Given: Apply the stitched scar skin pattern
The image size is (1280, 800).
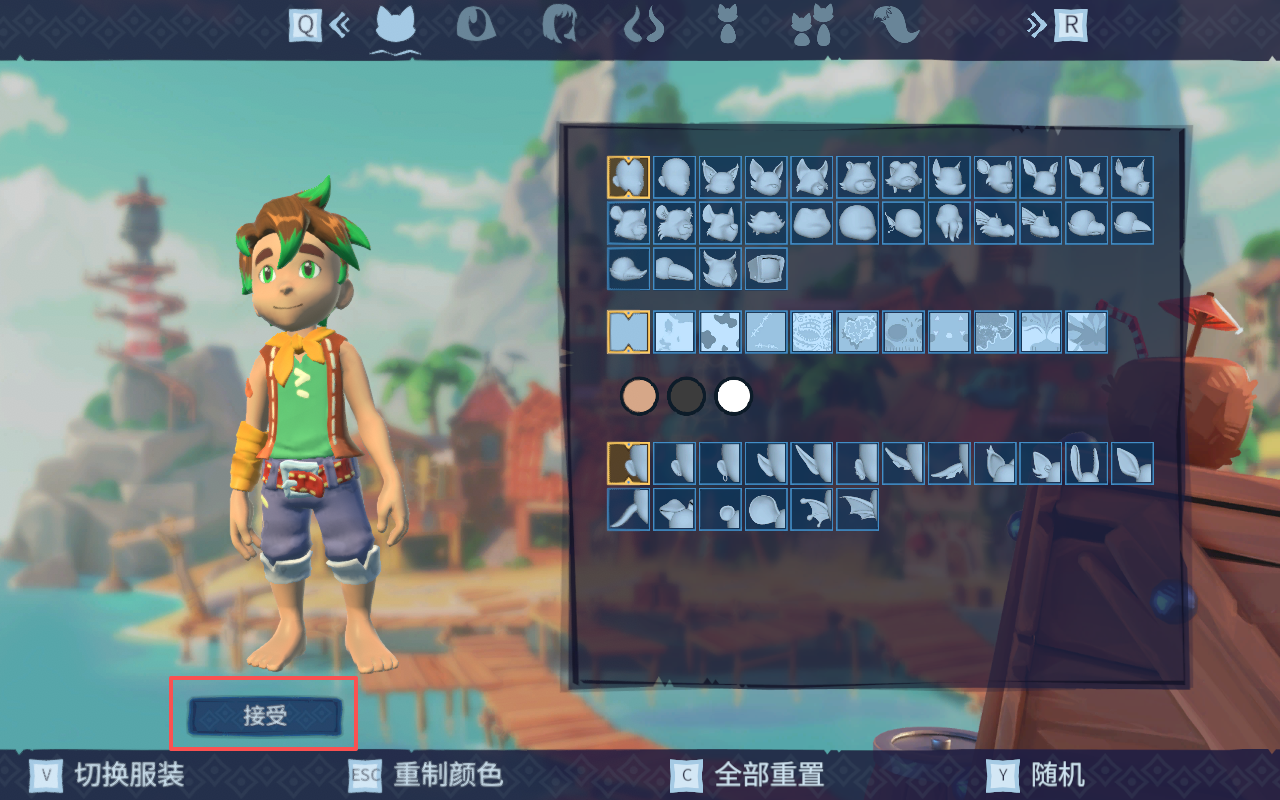Looking at the screenshot, I should pyautogui.click(x=766, y=332).
